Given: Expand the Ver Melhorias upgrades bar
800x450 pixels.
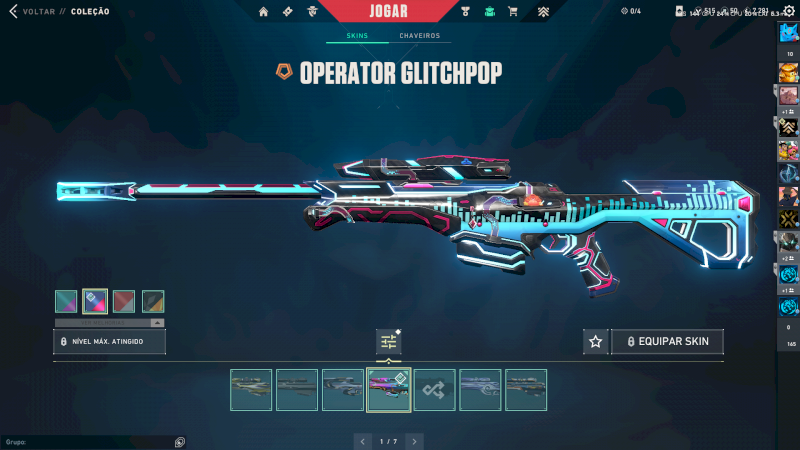Looking at the screenshot, I should click(x=110, y=323).
